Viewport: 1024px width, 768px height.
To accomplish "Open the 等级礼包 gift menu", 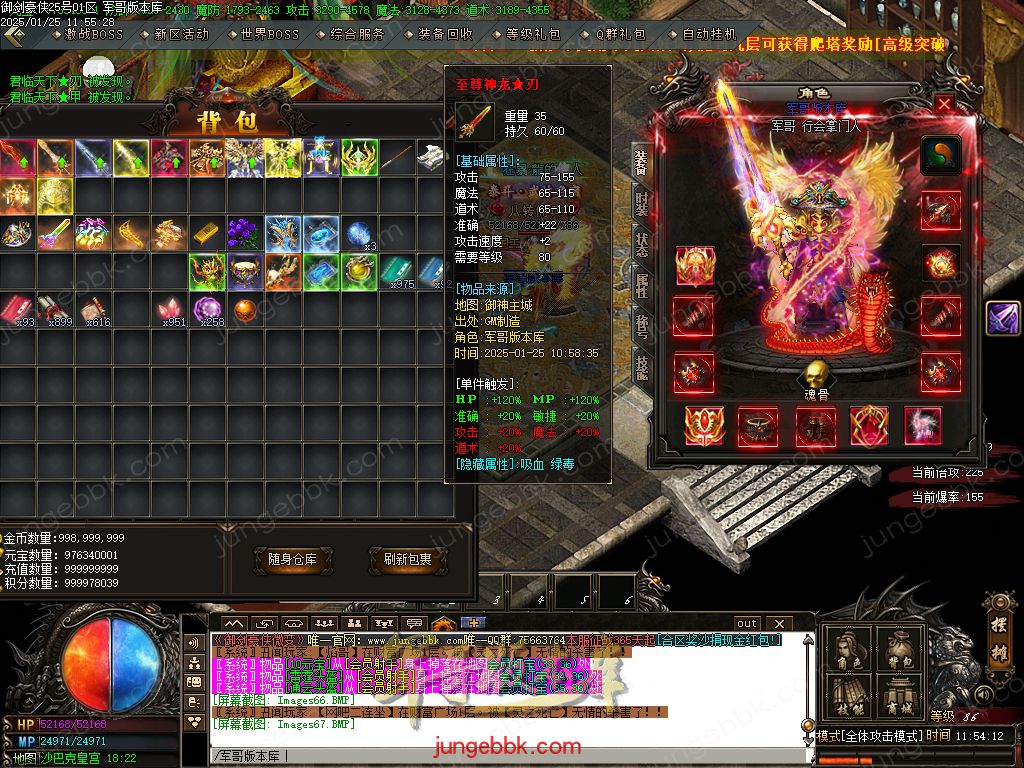I will click(x=533, y=34).
